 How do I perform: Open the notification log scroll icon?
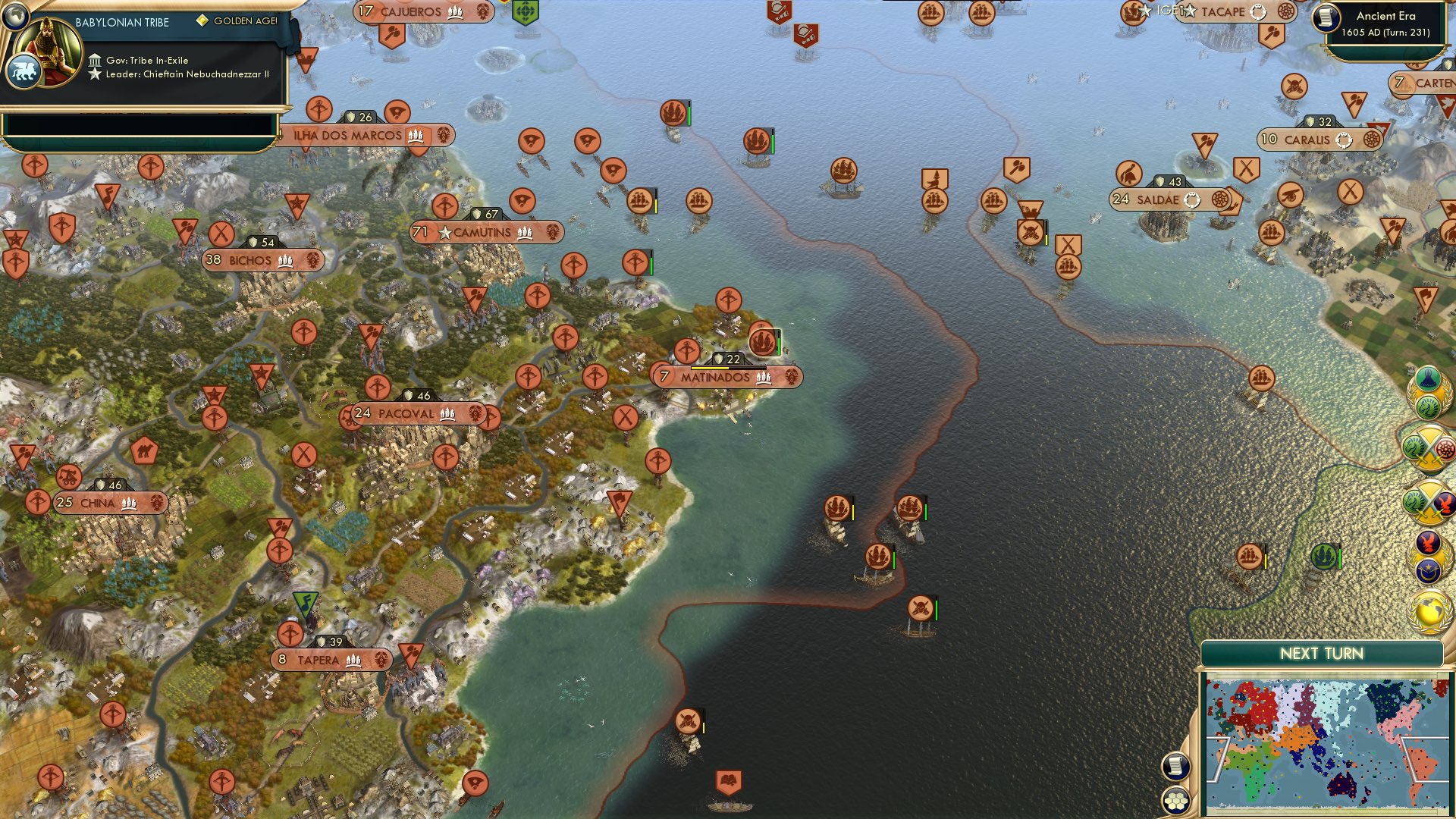pyautogui.click(x=1175, y=766)
